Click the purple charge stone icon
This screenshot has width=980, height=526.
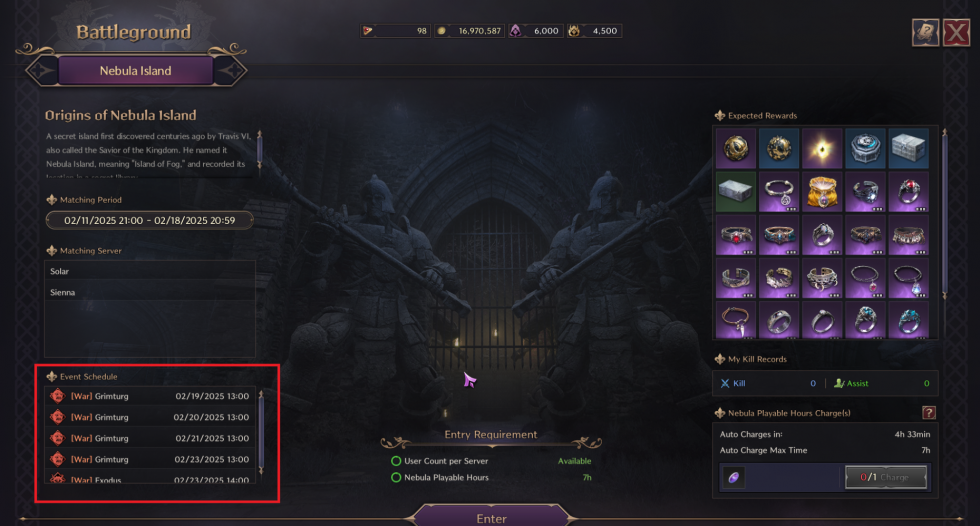point(734,478)
